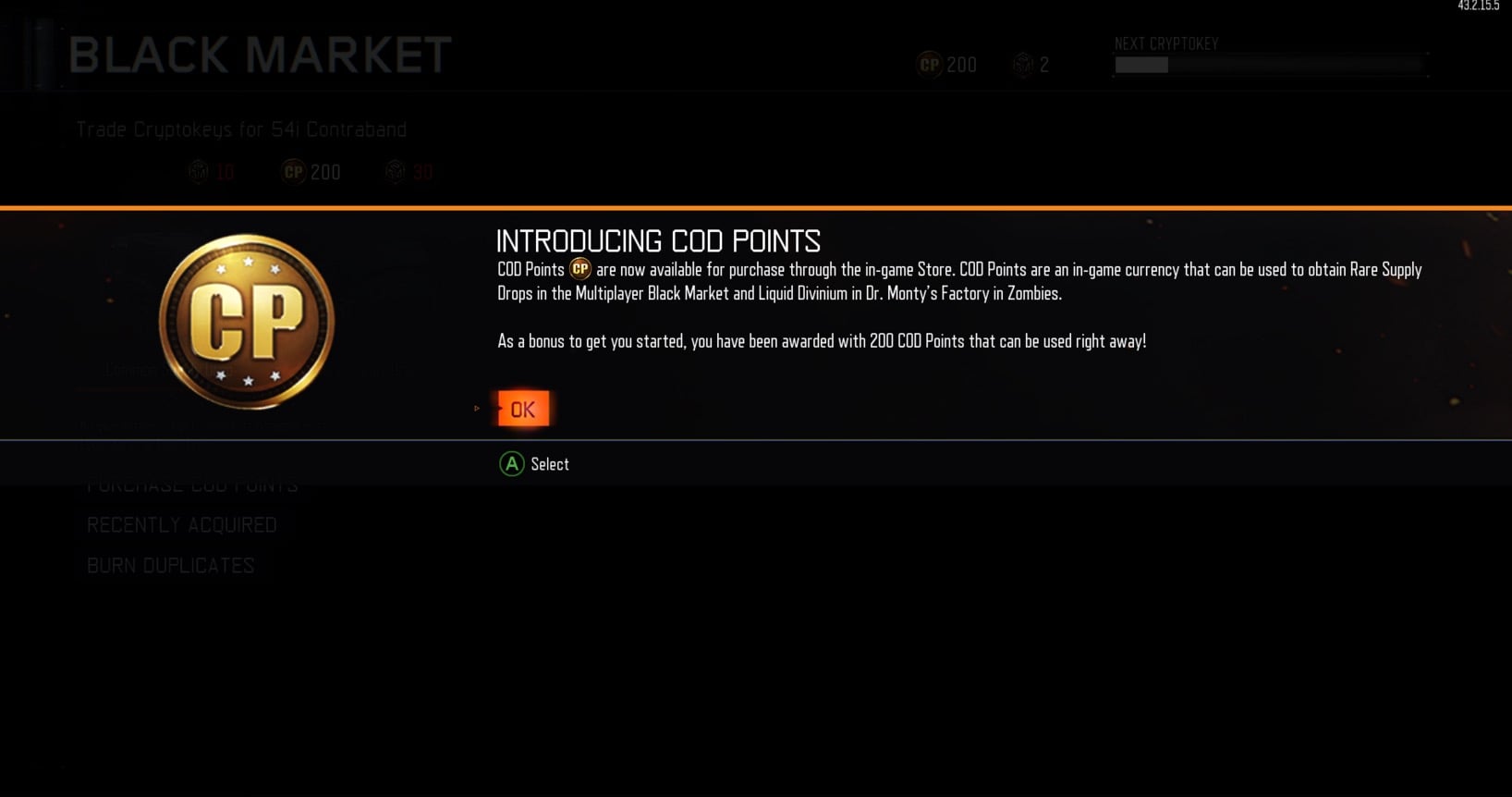Select BURN DUPLICATES
The image size is (1512, 797).
pyautogui.click(x=170, y=565)
